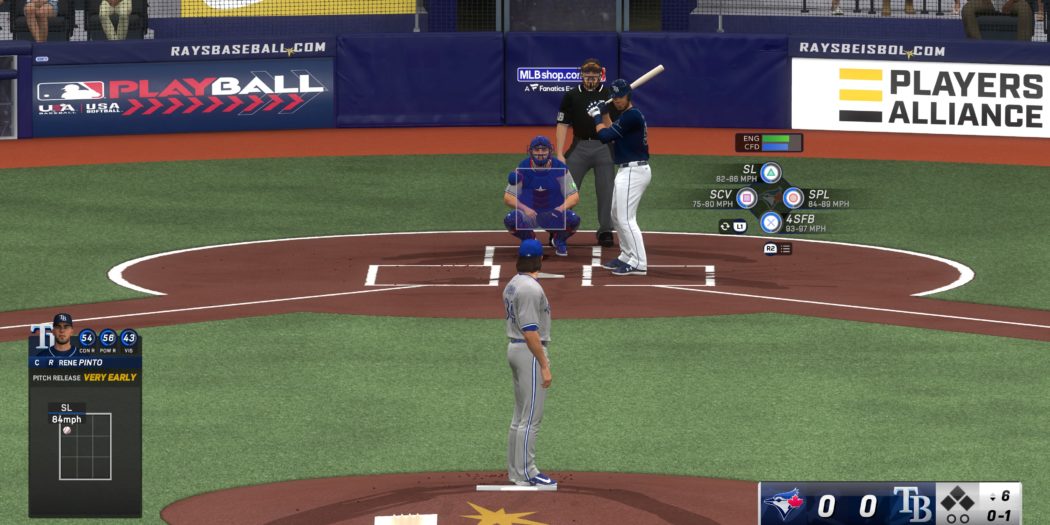Choose the SCV pitch option
The height and width of the screenshot is (525, 1050).
coord(746,197)
